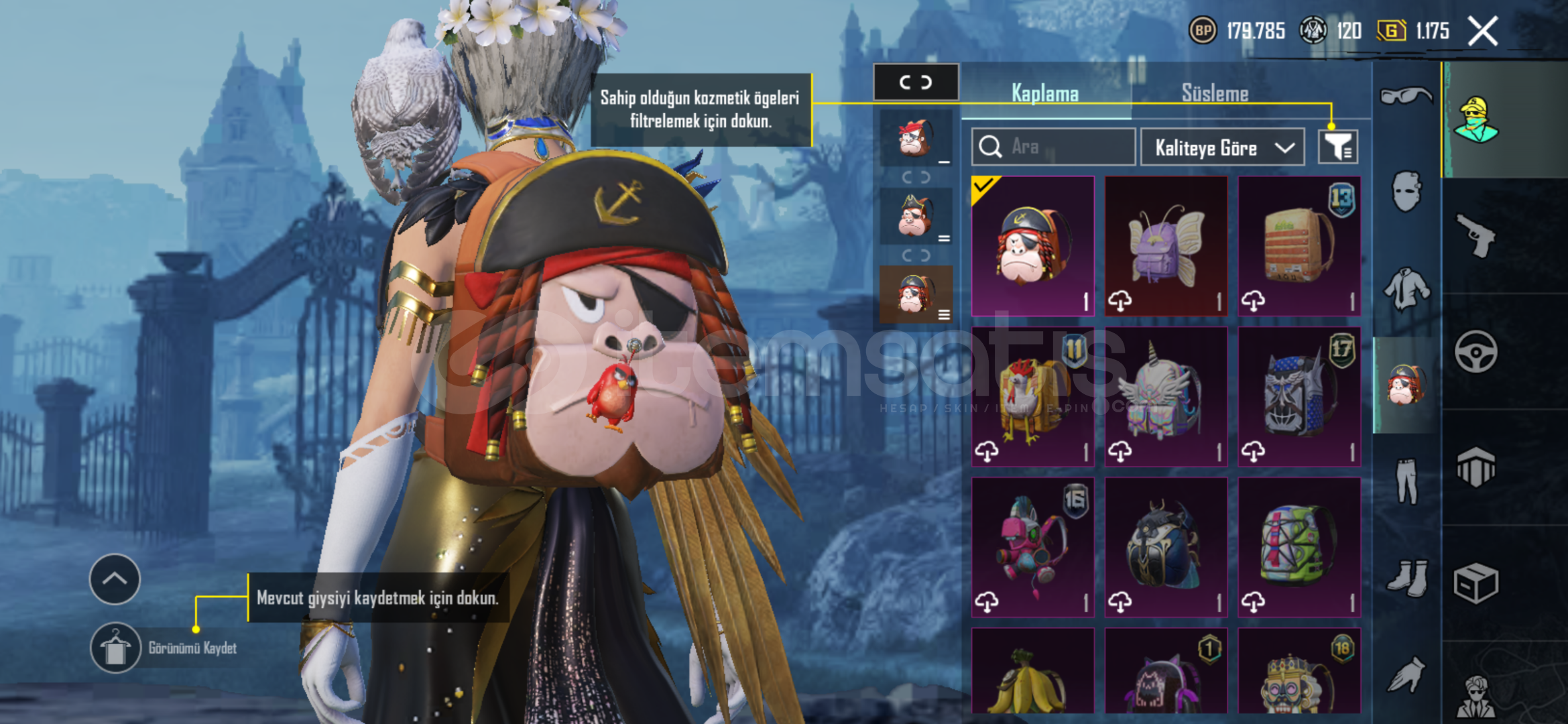Open the boots footwear category

coord(1406,577)
